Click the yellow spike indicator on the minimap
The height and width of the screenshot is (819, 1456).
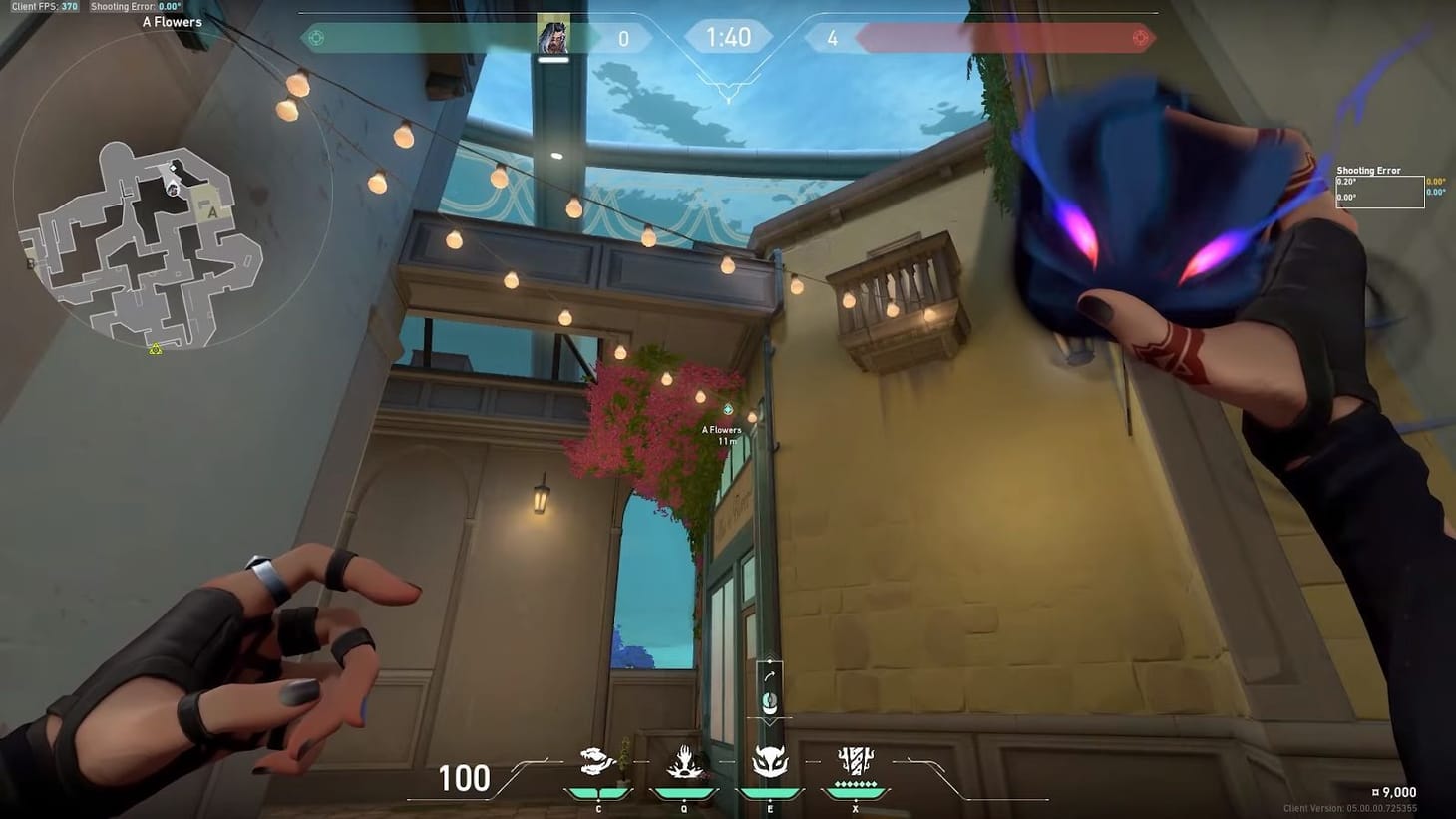(156, 349)
